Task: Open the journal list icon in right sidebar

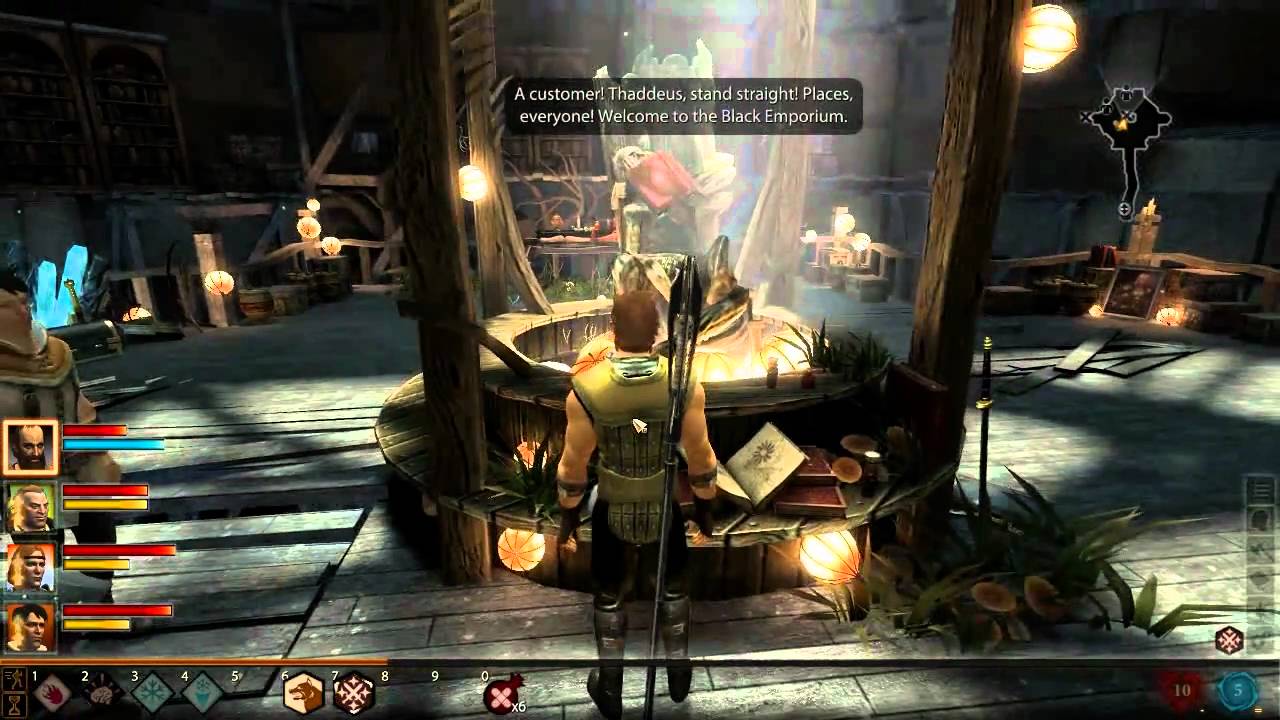Action: 1260,490
